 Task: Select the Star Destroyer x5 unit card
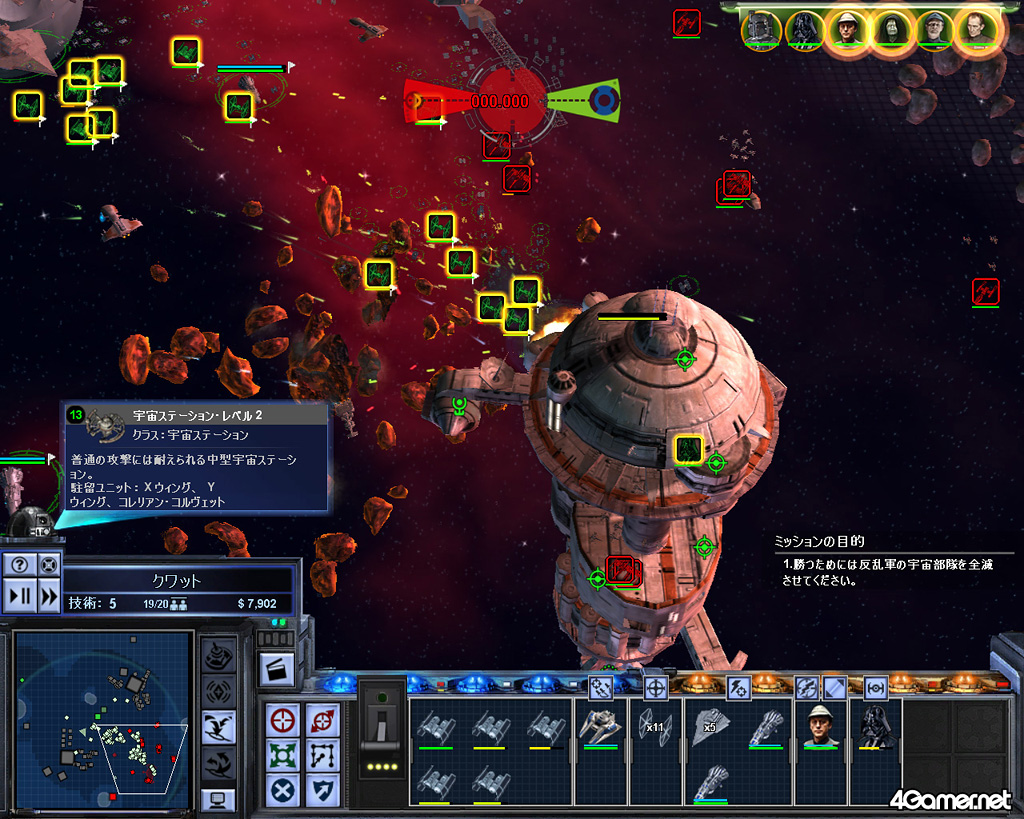711,726
